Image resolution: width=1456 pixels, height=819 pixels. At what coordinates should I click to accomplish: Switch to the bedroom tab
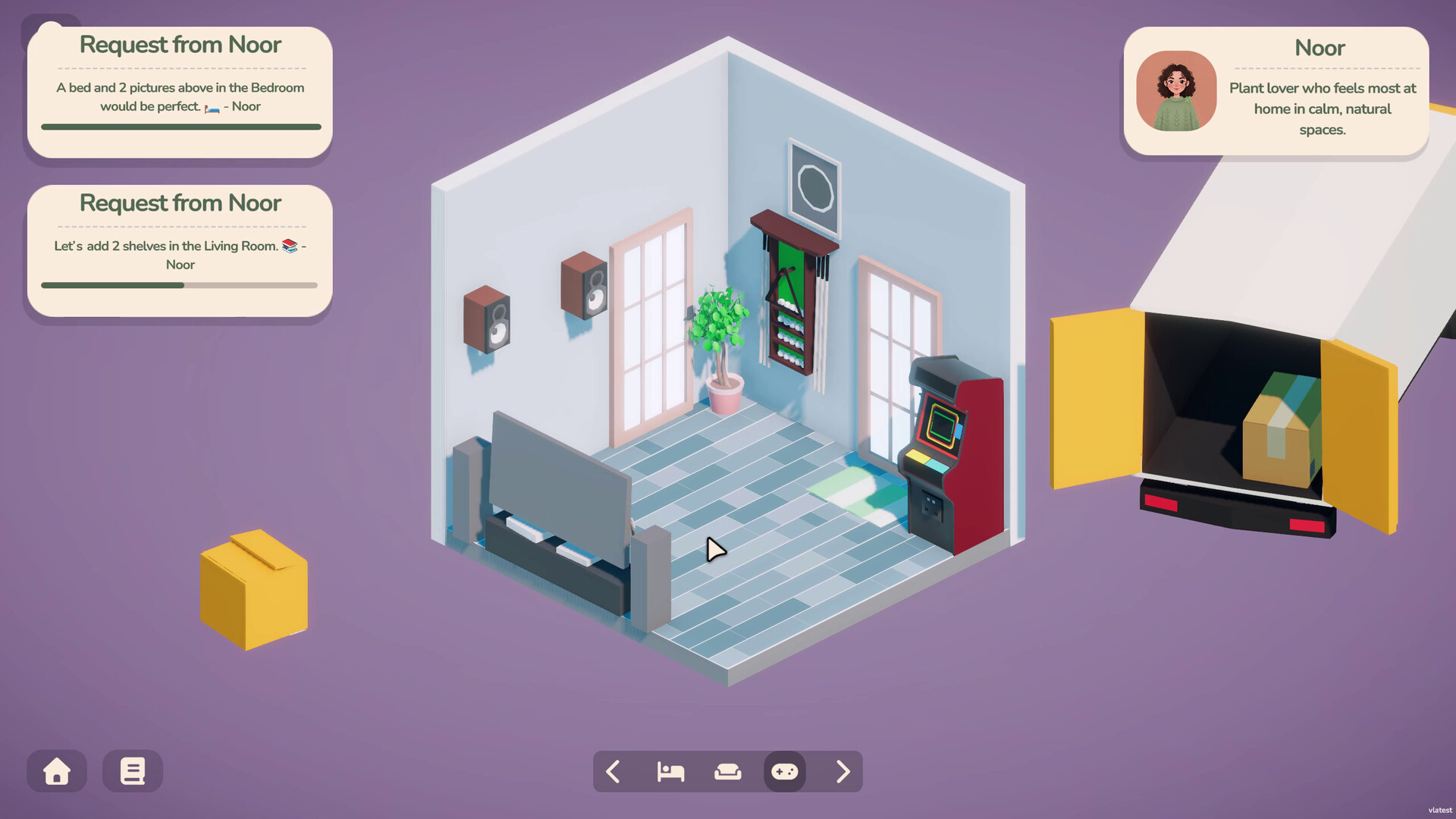[x=670, y=772]
